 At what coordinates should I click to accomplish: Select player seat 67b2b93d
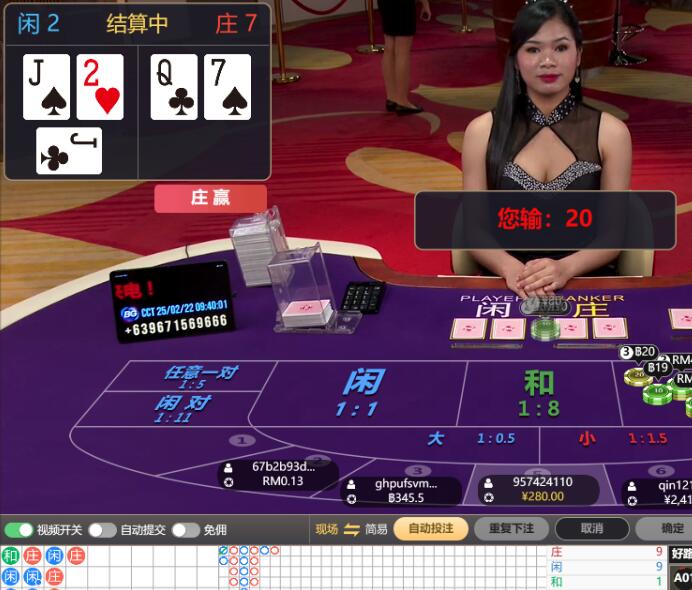point(282,473)
